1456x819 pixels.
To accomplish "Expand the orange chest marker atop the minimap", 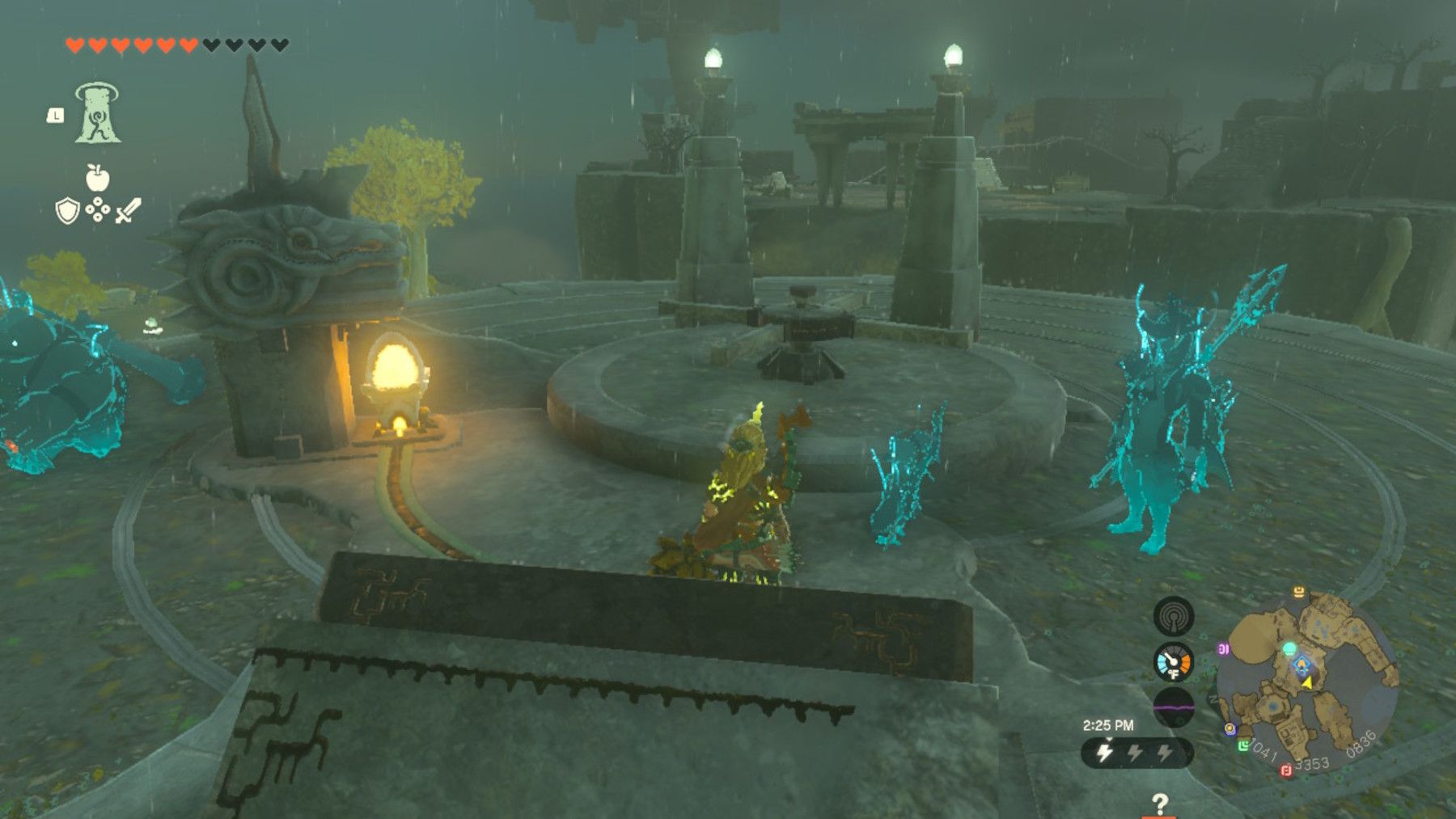I will coord(1298,591).
